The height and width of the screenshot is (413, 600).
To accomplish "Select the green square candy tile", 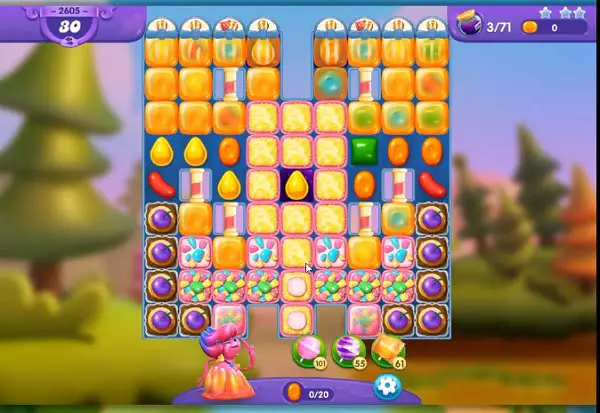I will pyautogui.click(x=364, y=151).
